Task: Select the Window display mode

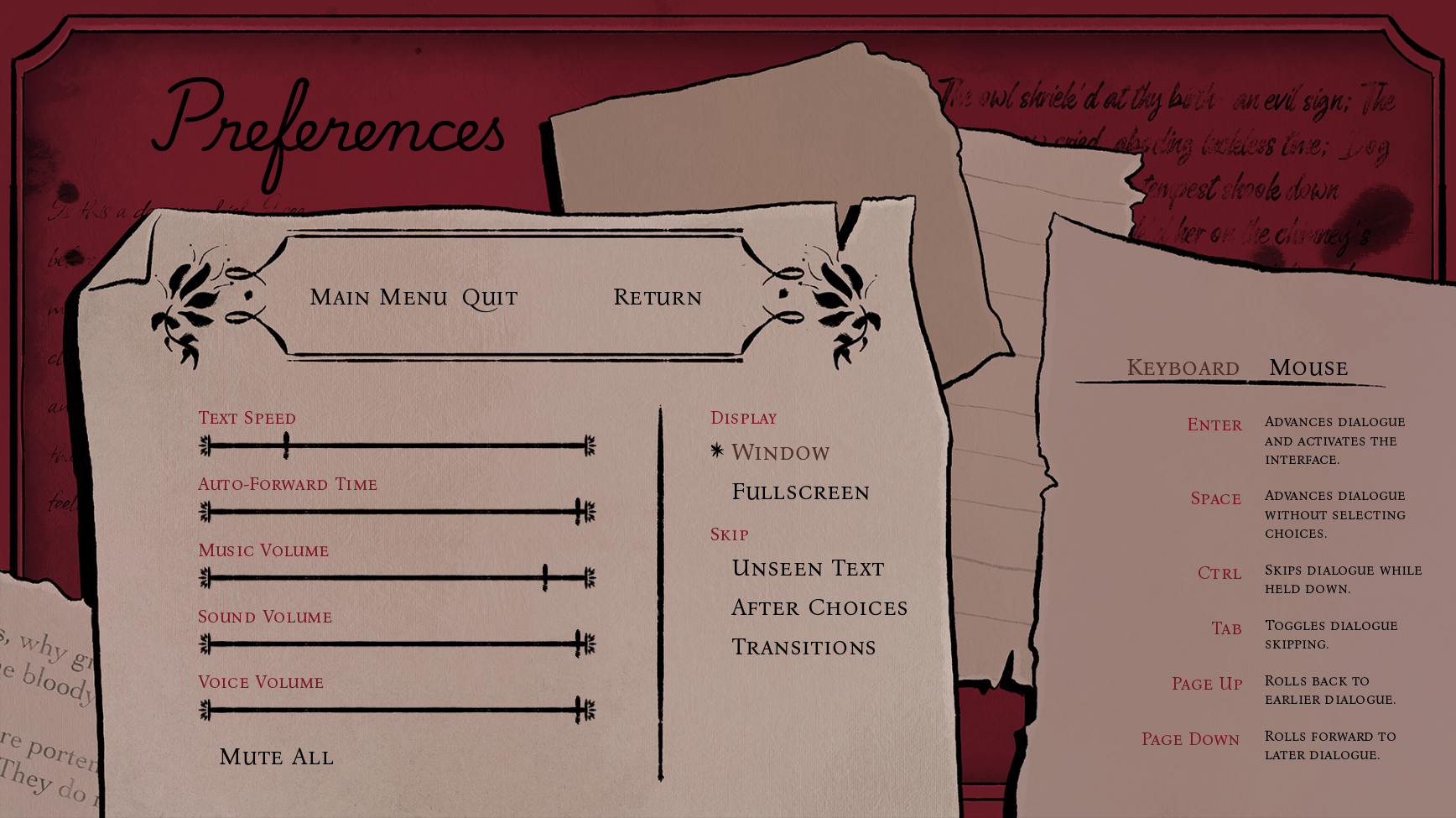Action: [779, 452]
